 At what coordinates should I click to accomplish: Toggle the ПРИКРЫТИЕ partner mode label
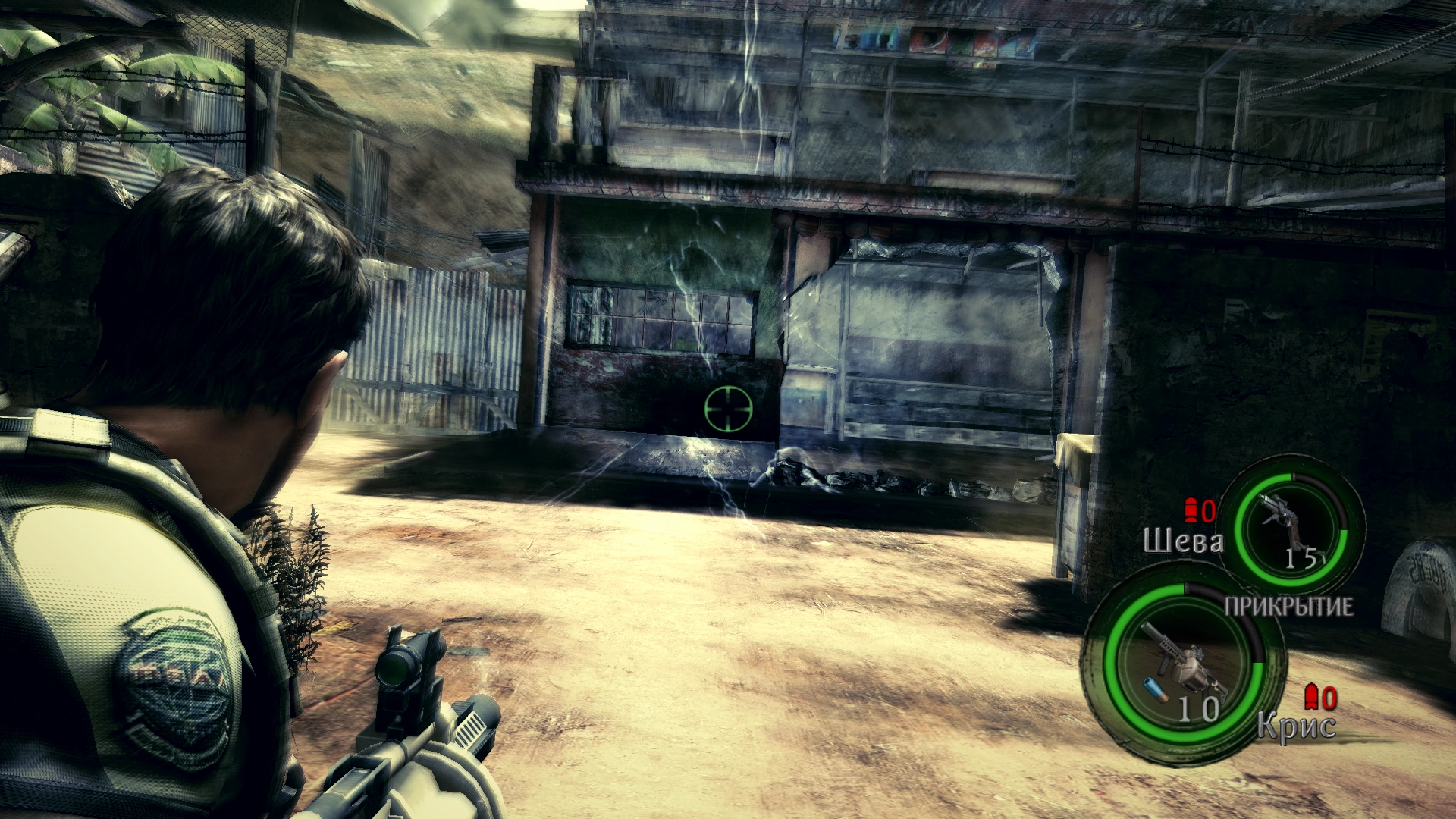tap(1288, 607)
